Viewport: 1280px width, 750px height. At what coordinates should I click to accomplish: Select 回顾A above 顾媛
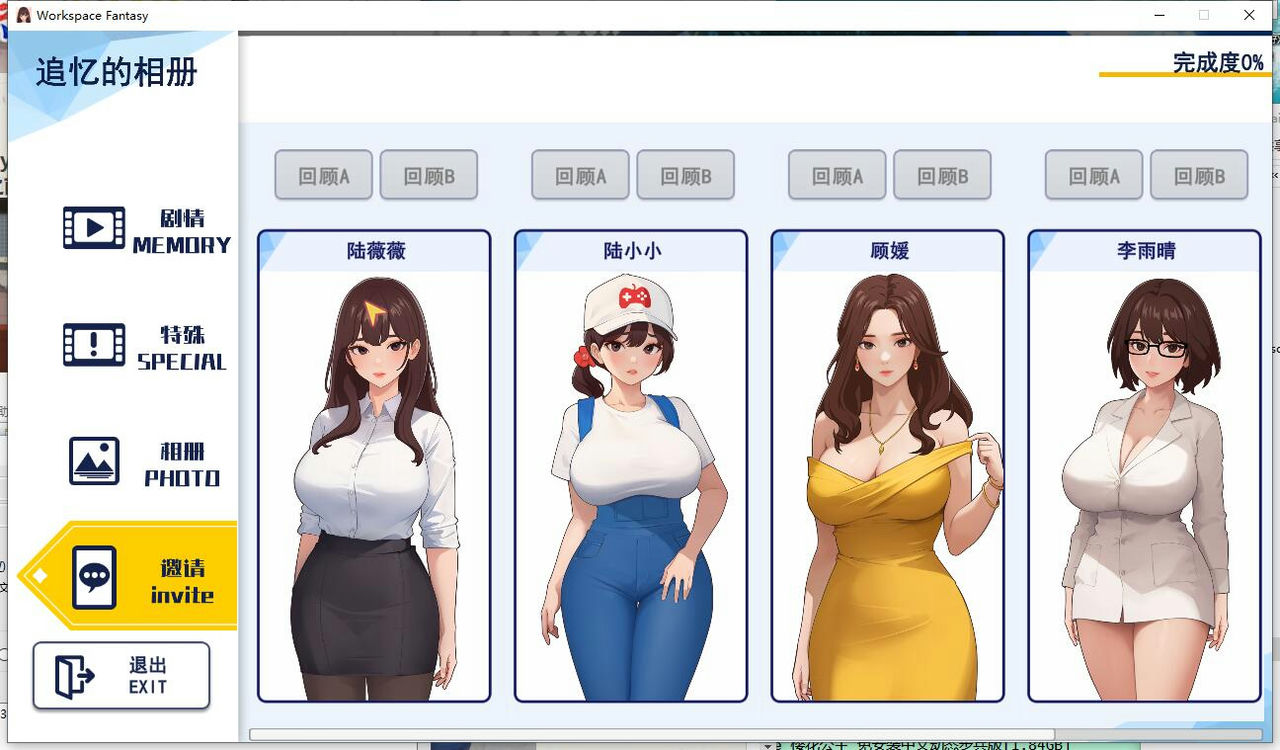pyautogui.click(x=836, y=174)
